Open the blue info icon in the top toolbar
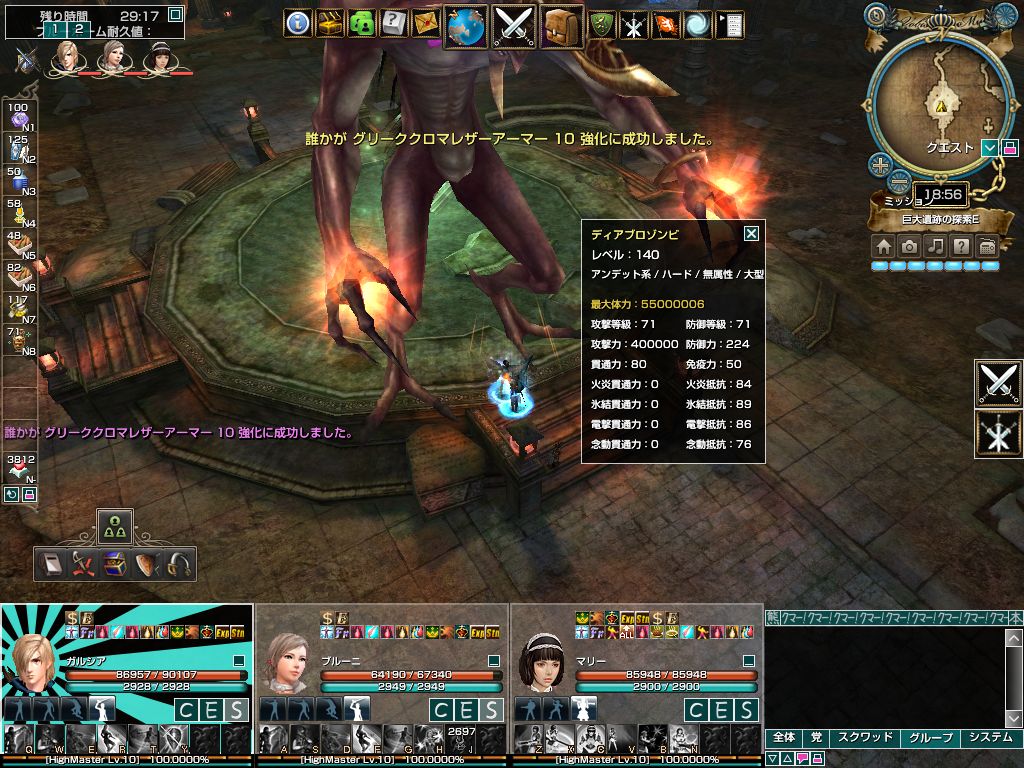The width and height of the screenshot is (1024, 768). 298,23
